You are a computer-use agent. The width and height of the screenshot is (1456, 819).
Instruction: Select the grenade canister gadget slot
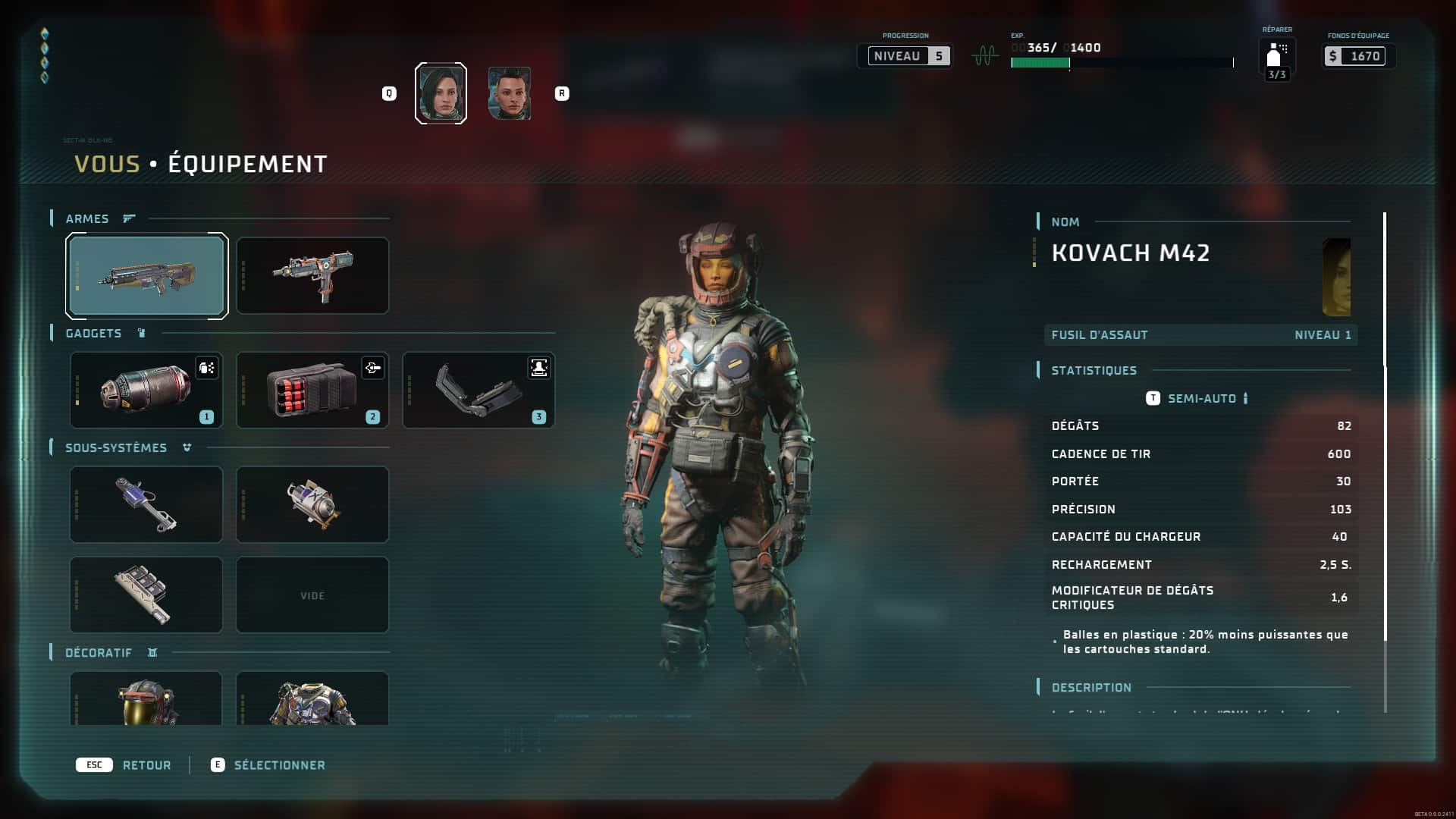coord(146,391)
